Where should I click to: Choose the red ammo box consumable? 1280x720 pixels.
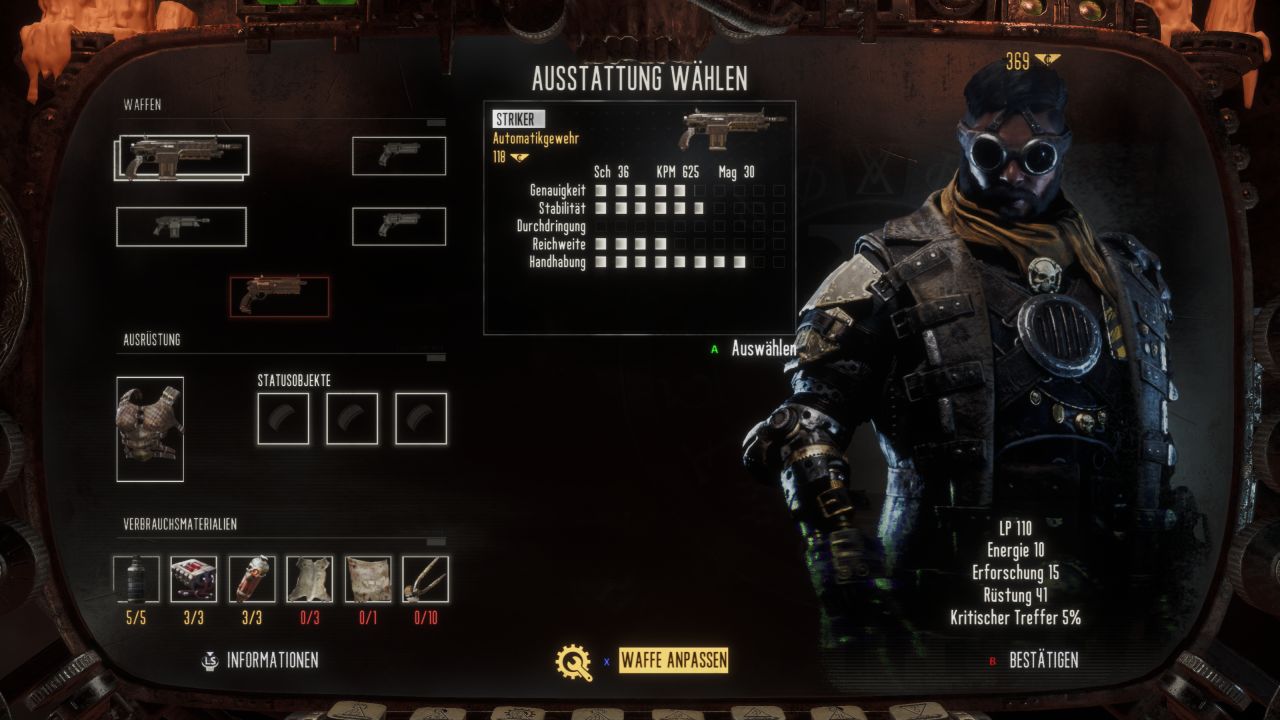[x=194, y=579]
